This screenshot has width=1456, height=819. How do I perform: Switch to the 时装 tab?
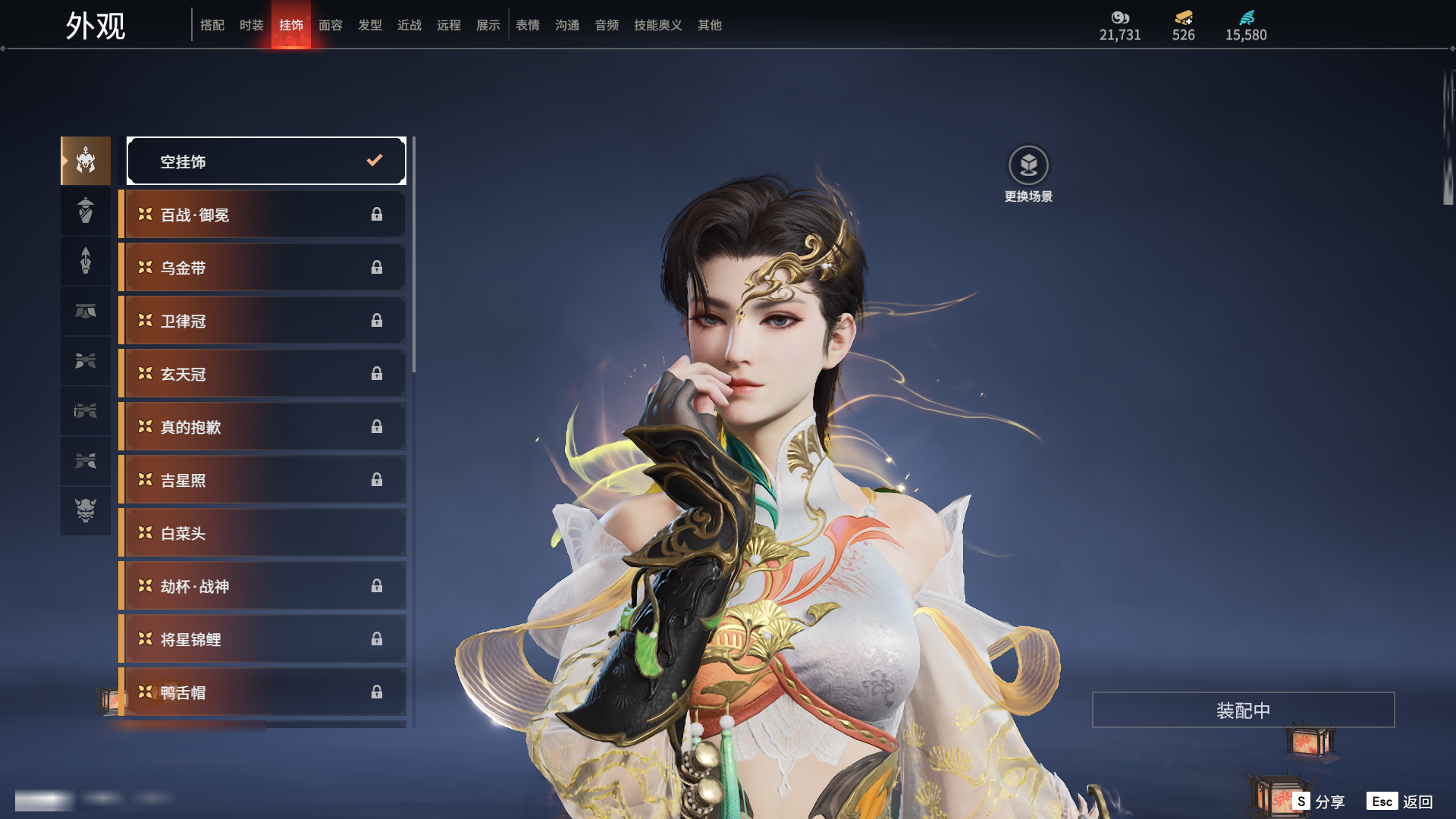tap(251, 25)
